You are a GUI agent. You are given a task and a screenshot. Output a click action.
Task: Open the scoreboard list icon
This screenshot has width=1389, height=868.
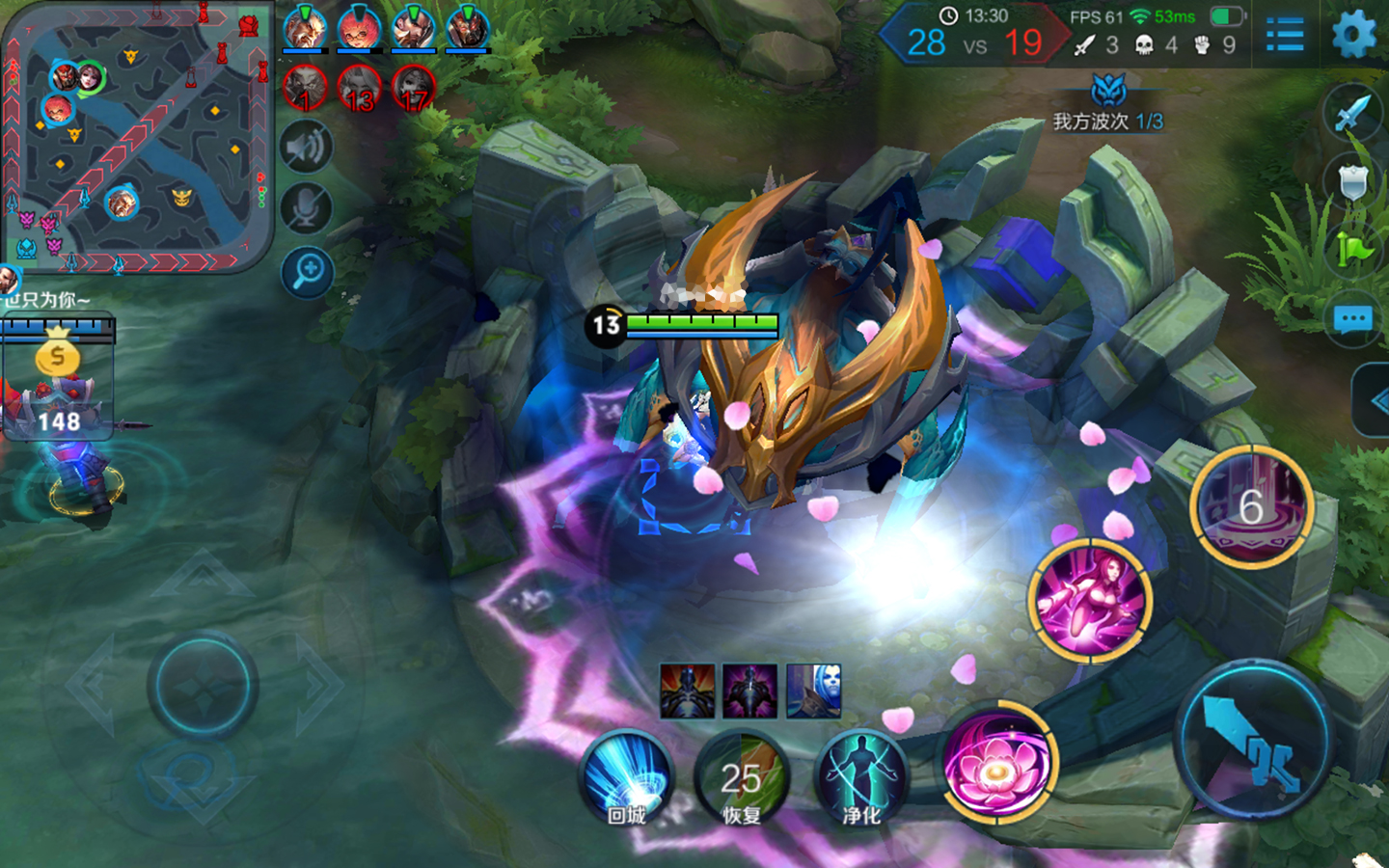tap(1285, 37)
